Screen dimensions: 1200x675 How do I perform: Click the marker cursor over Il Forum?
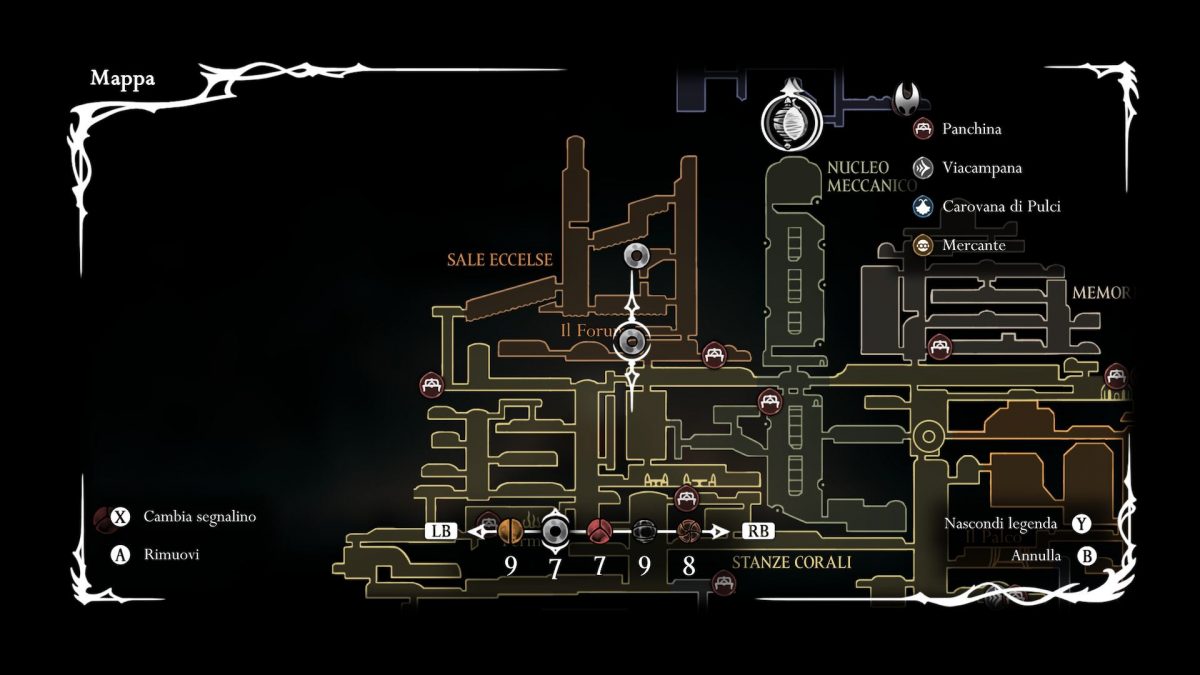[632, 342]
